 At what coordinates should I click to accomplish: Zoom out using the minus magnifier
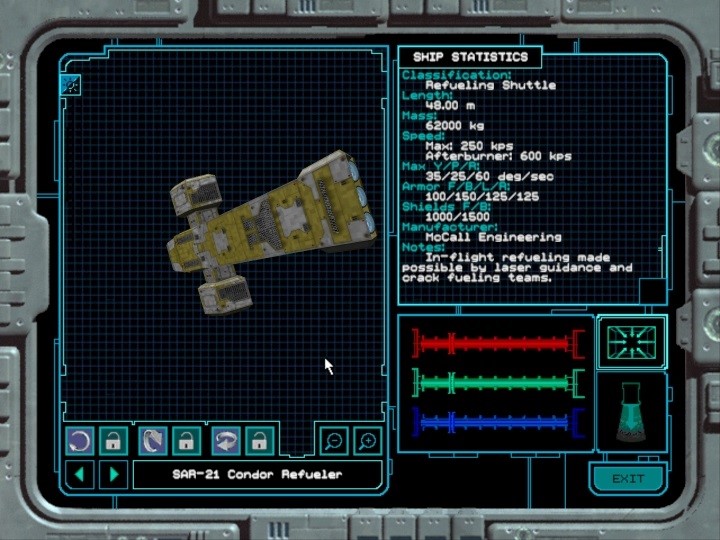click(333, 440)
